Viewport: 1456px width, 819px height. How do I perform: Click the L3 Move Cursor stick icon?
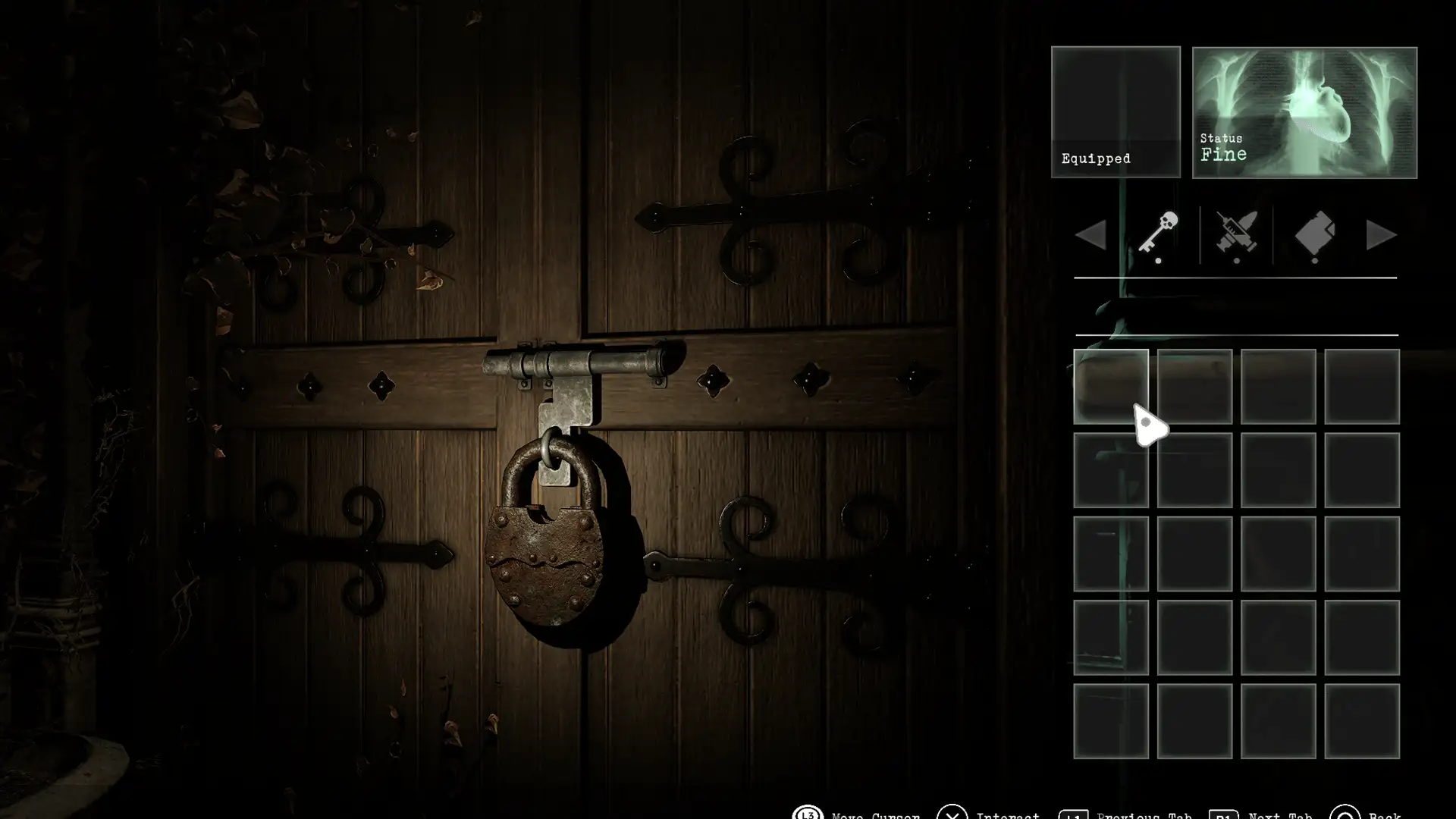[808, 813]
